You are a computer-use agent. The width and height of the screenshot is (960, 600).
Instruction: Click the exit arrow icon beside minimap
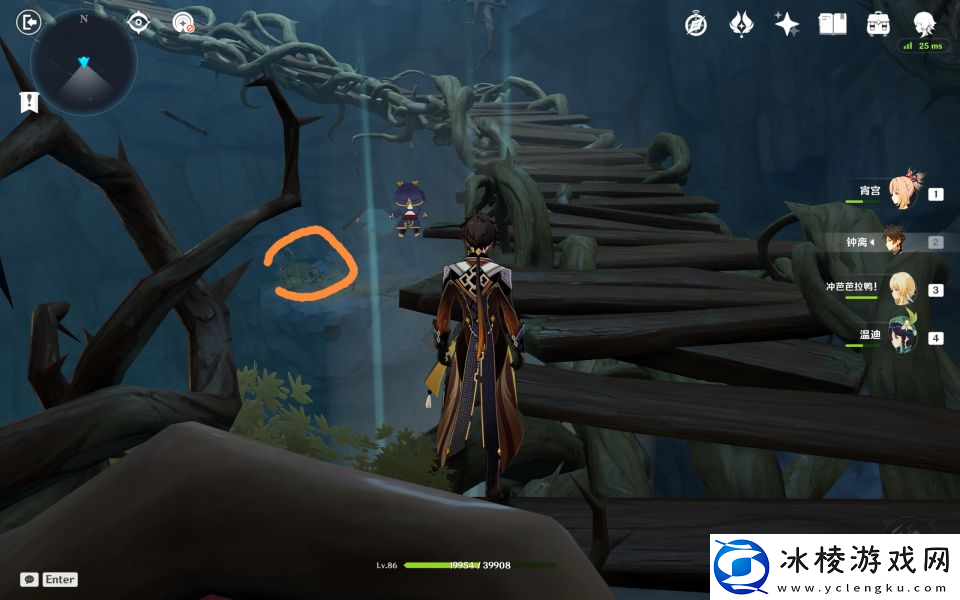click(29, 22)
